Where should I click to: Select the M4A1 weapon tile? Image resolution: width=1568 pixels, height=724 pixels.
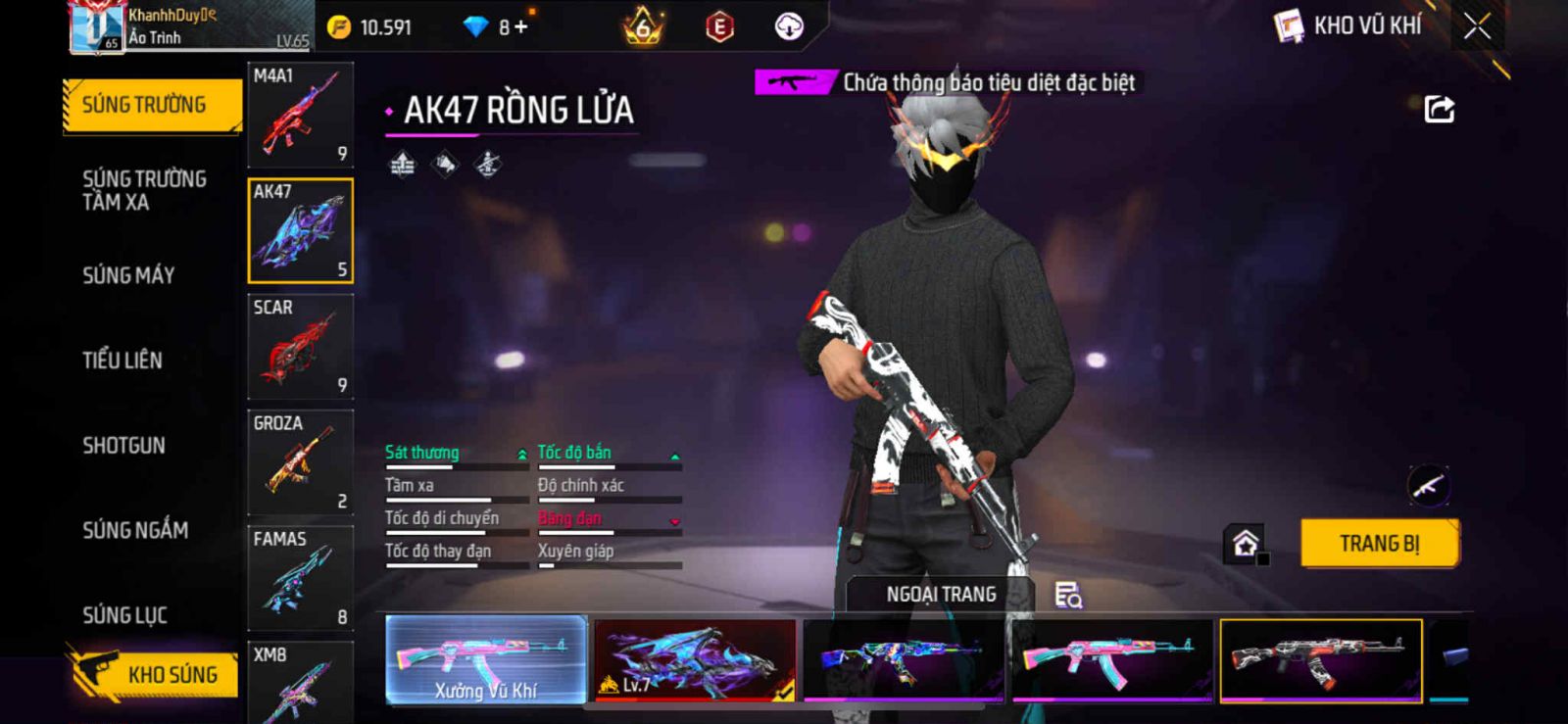[300, 115]
